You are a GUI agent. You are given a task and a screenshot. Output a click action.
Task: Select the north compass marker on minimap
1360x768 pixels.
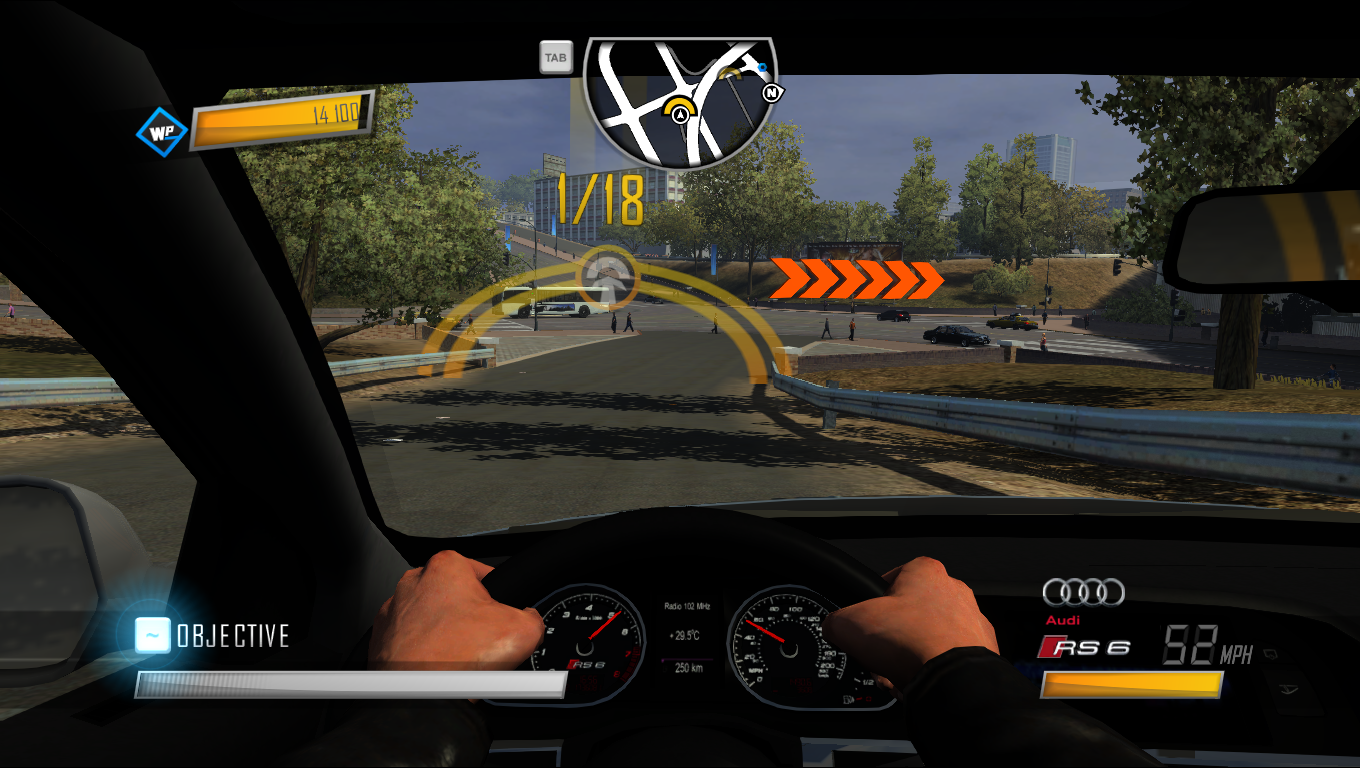(x=772, y=93)
